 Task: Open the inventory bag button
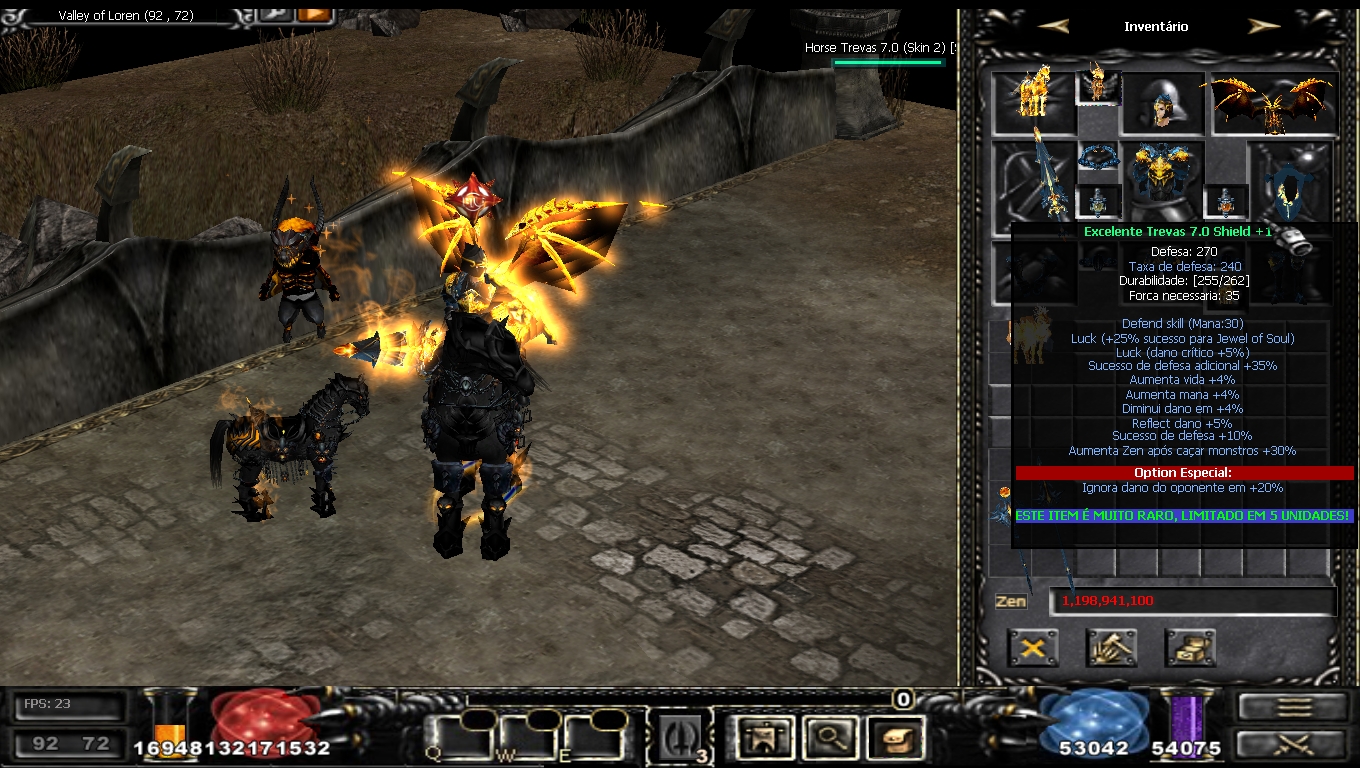[x=893, y=739]
